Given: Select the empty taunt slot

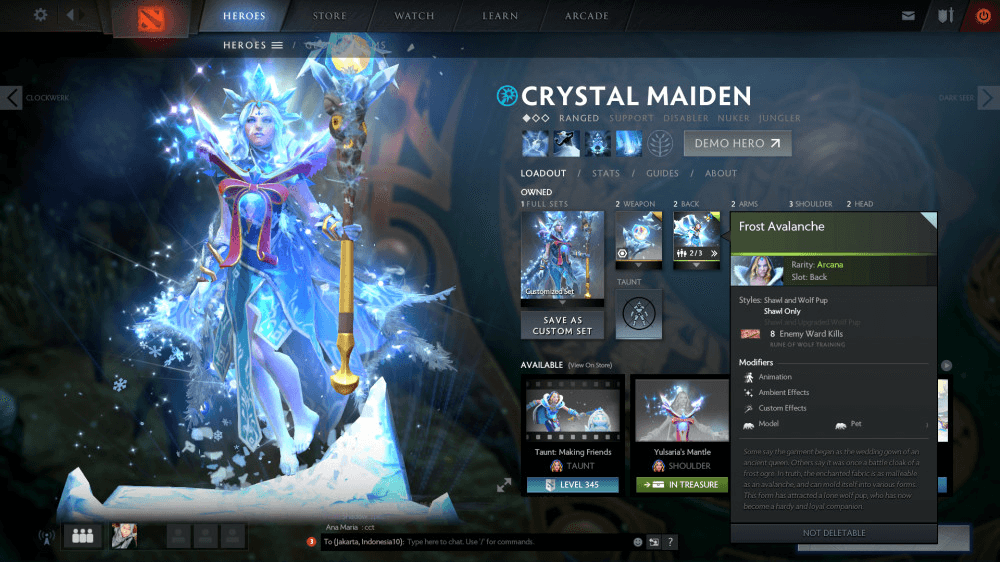Looking at the screenshot, I should pyautogui.click(x=639, y=314).
